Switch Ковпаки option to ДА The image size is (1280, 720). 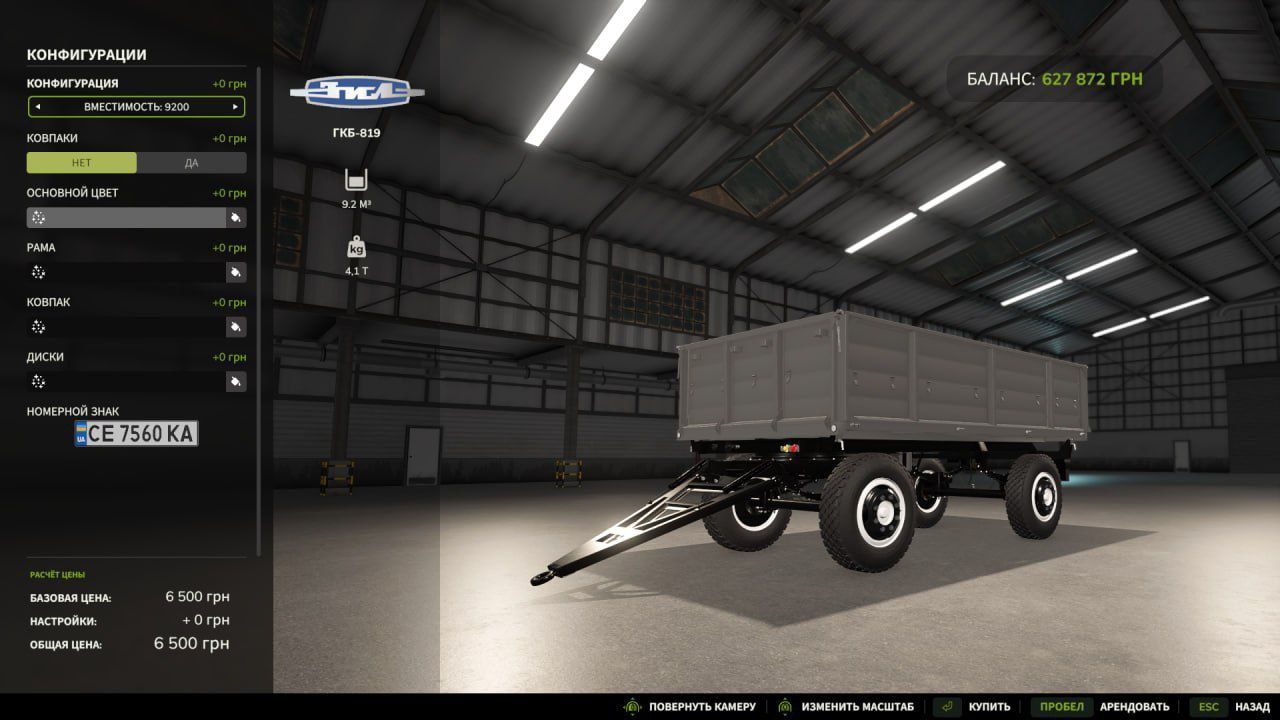(x=191, y=163)
